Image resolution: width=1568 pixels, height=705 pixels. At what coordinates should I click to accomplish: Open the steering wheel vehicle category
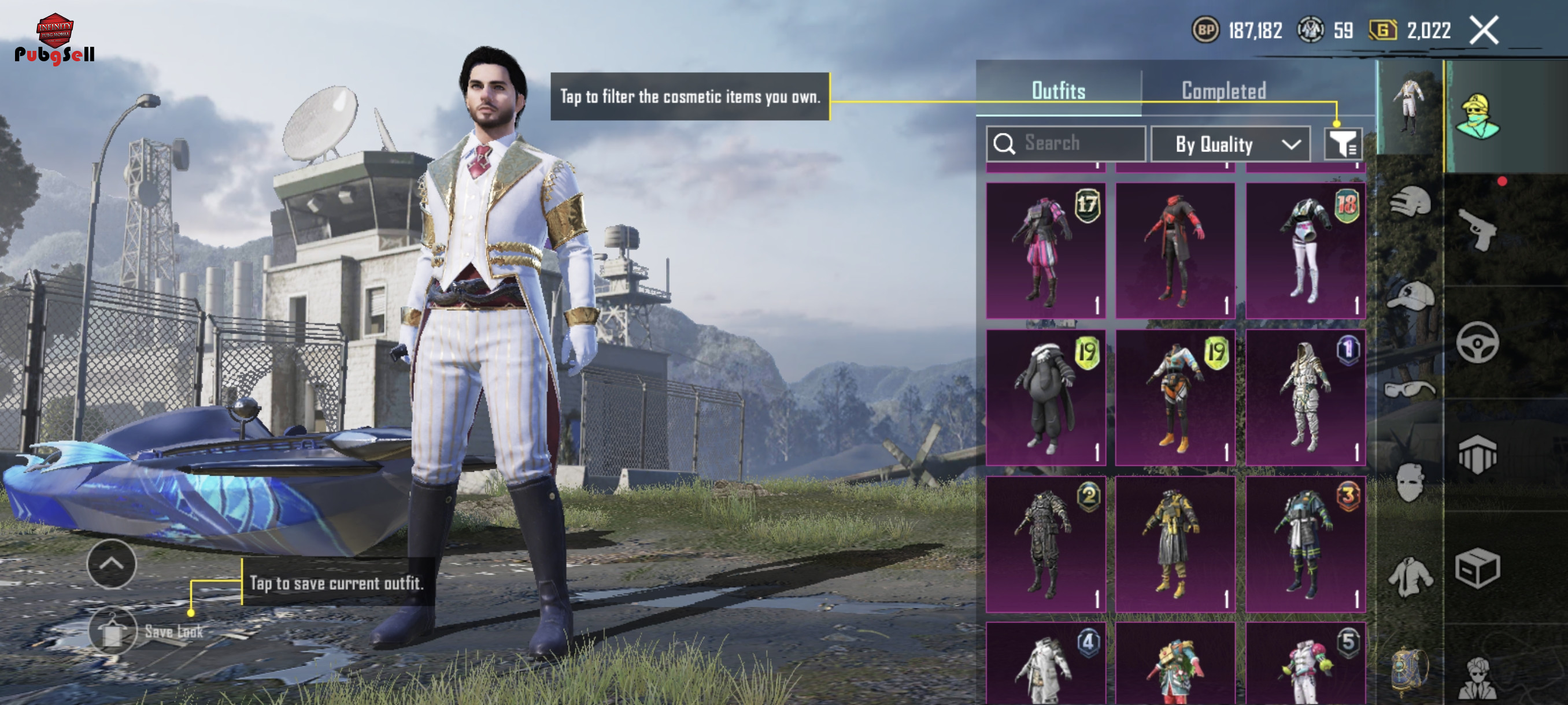(1477, 342)
